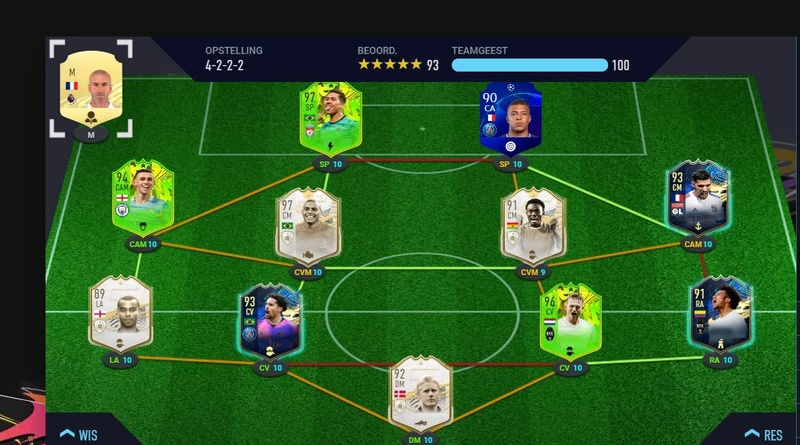Choose the 96-rated green centre back card
Screen dimensions: 800x445
[571, 321]
